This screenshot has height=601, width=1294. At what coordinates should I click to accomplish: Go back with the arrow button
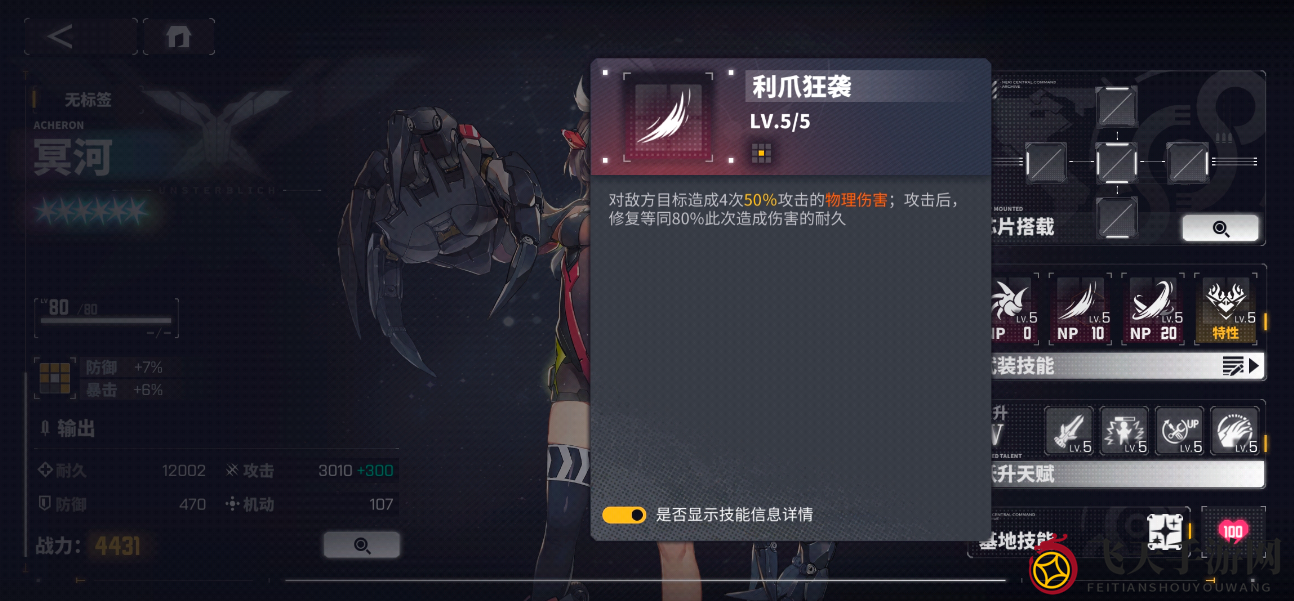(x=62, y=37)
